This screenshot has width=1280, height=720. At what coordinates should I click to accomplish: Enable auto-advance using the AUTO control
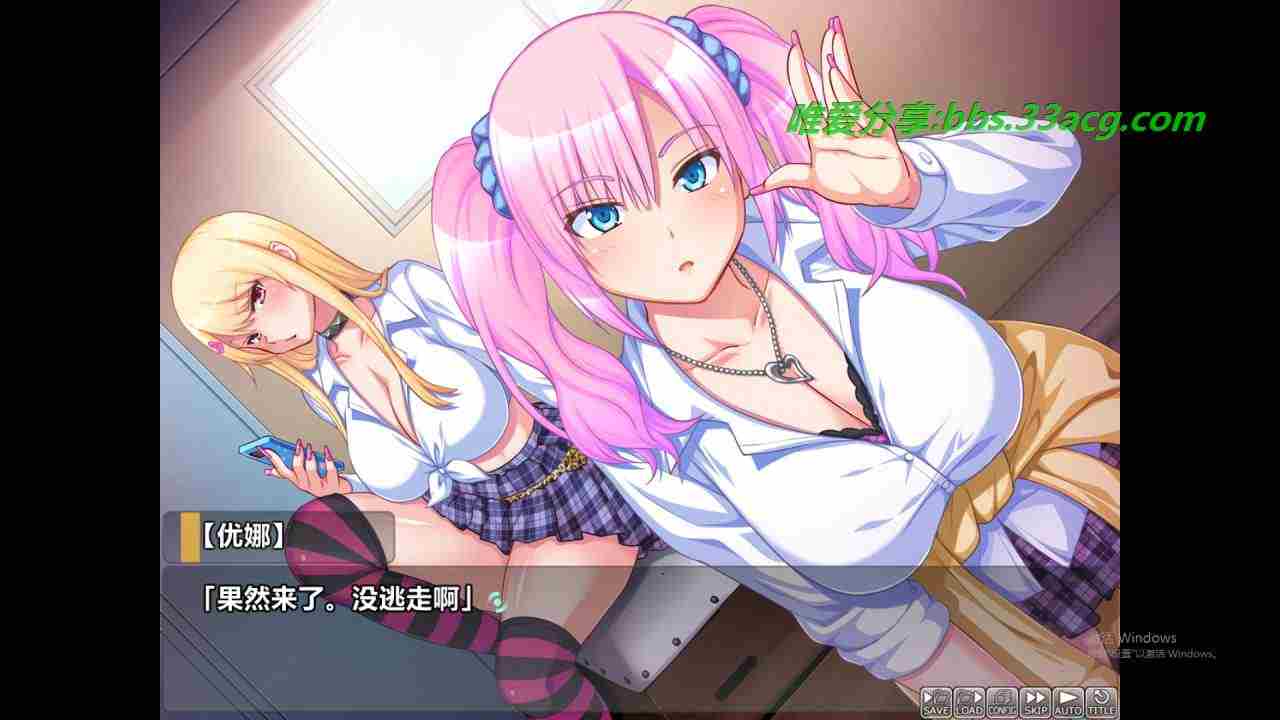1068,700
